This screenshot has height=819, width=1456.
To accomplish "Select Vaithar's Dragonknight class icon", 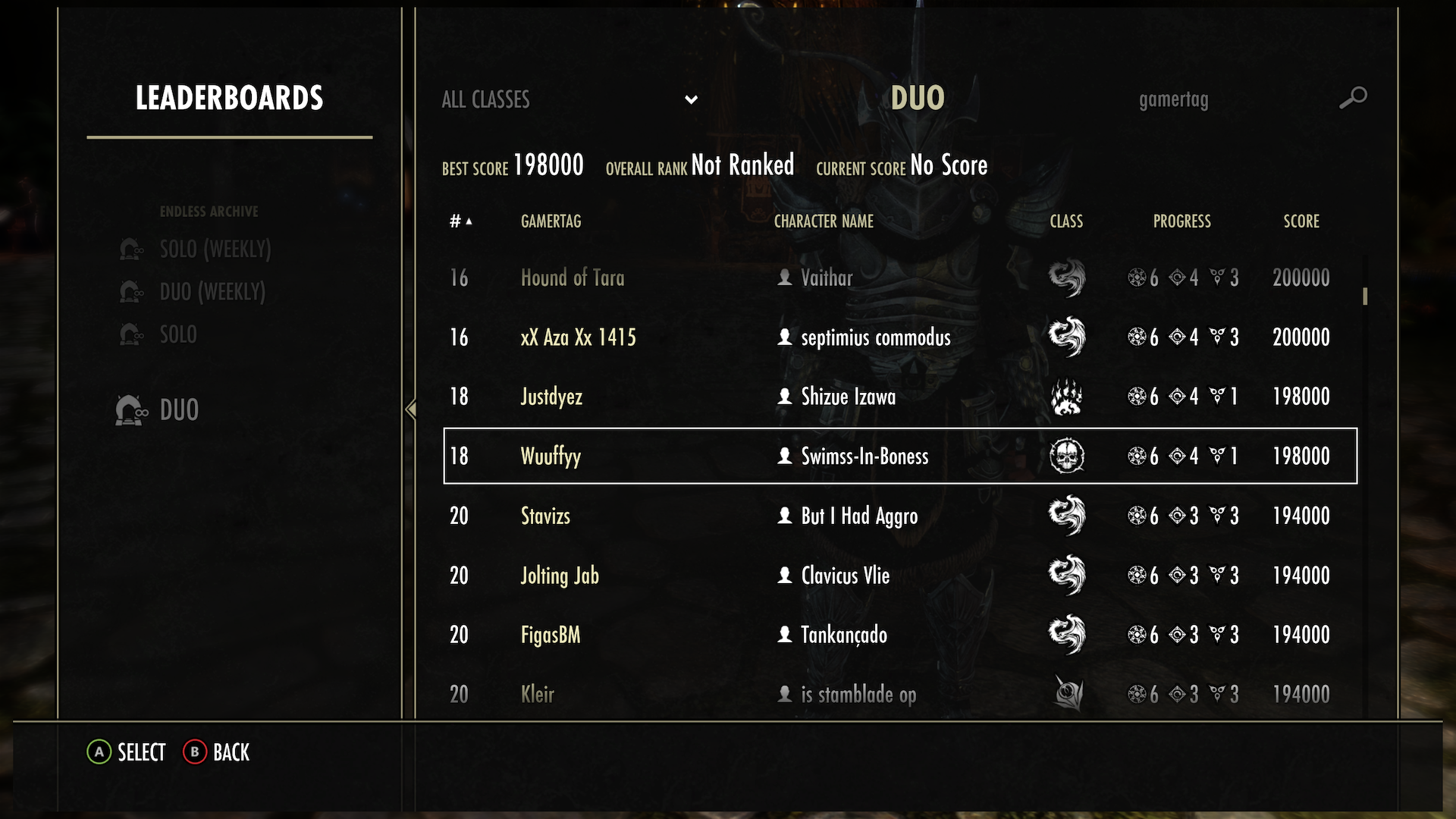I will tap(1066, 278).
